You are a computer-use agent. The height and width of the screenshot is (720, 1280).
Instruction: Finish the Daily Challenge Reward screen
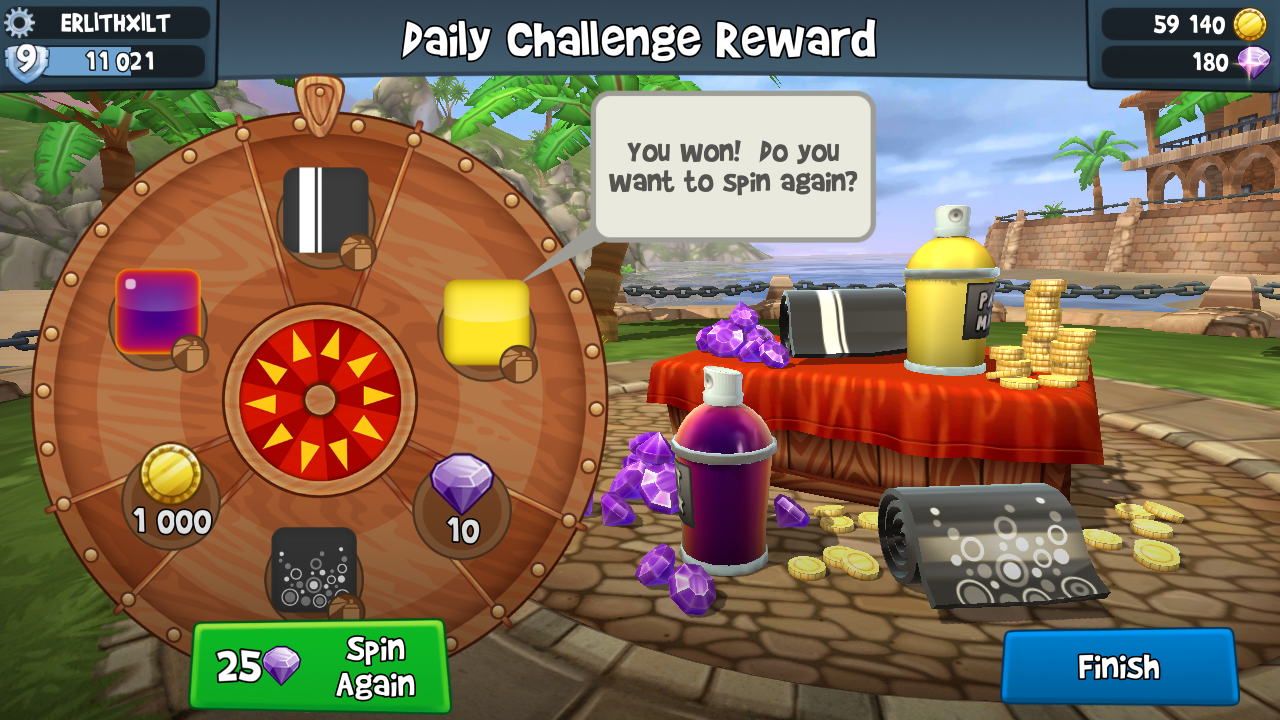tap(1118, 667)
